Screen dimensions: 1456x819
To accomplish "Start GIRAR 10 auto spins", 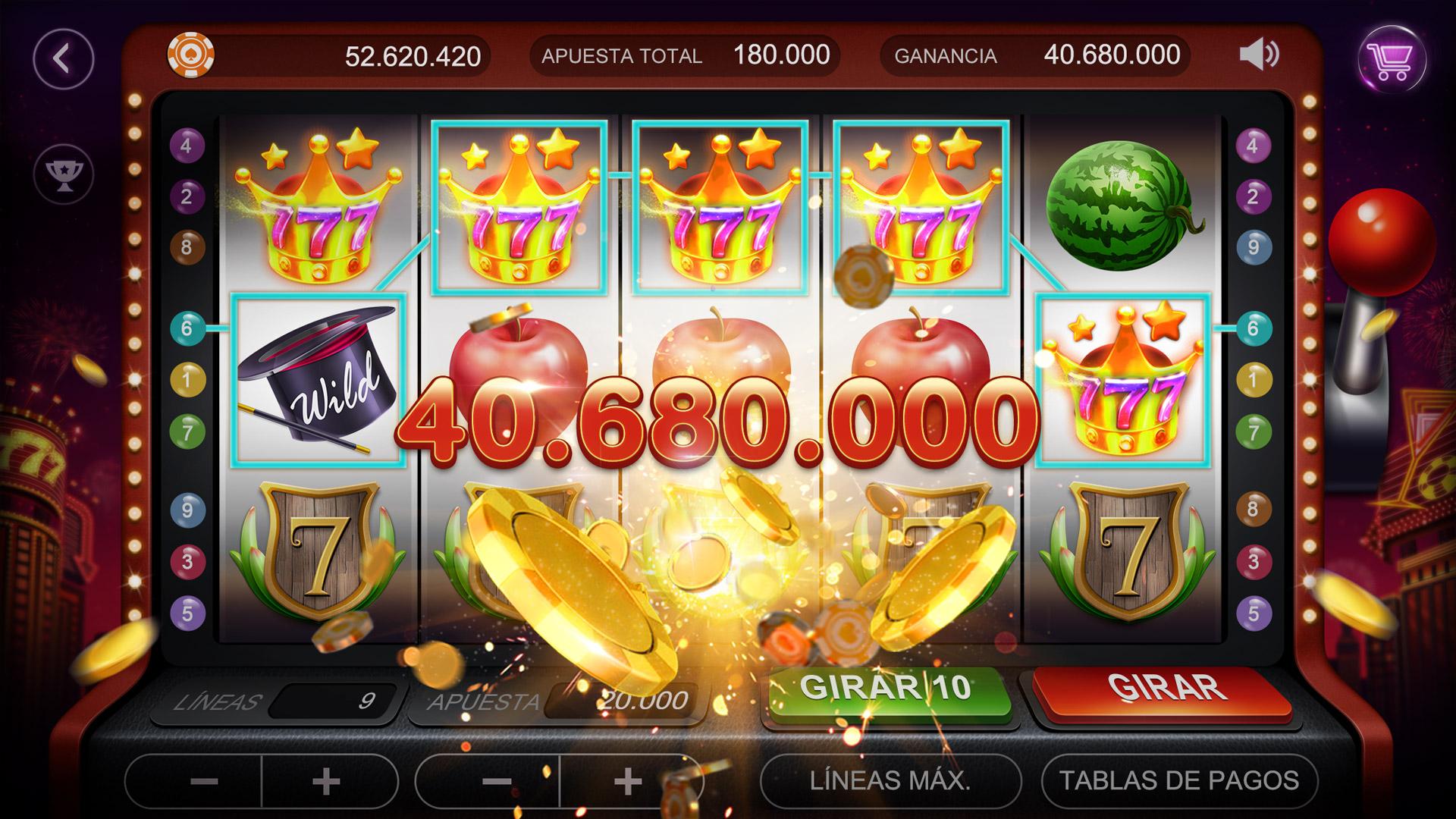I will pos(886,689).
